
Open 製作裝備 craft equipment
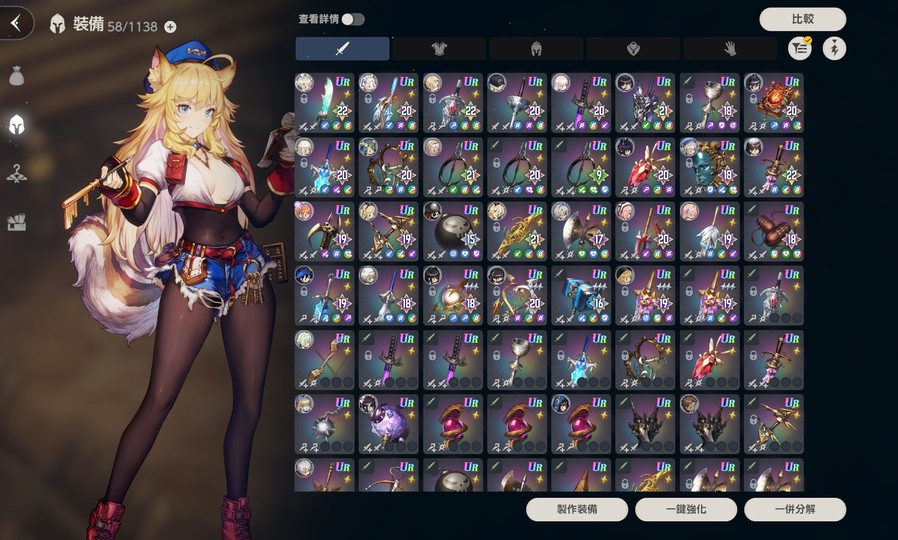pos(577,509)
